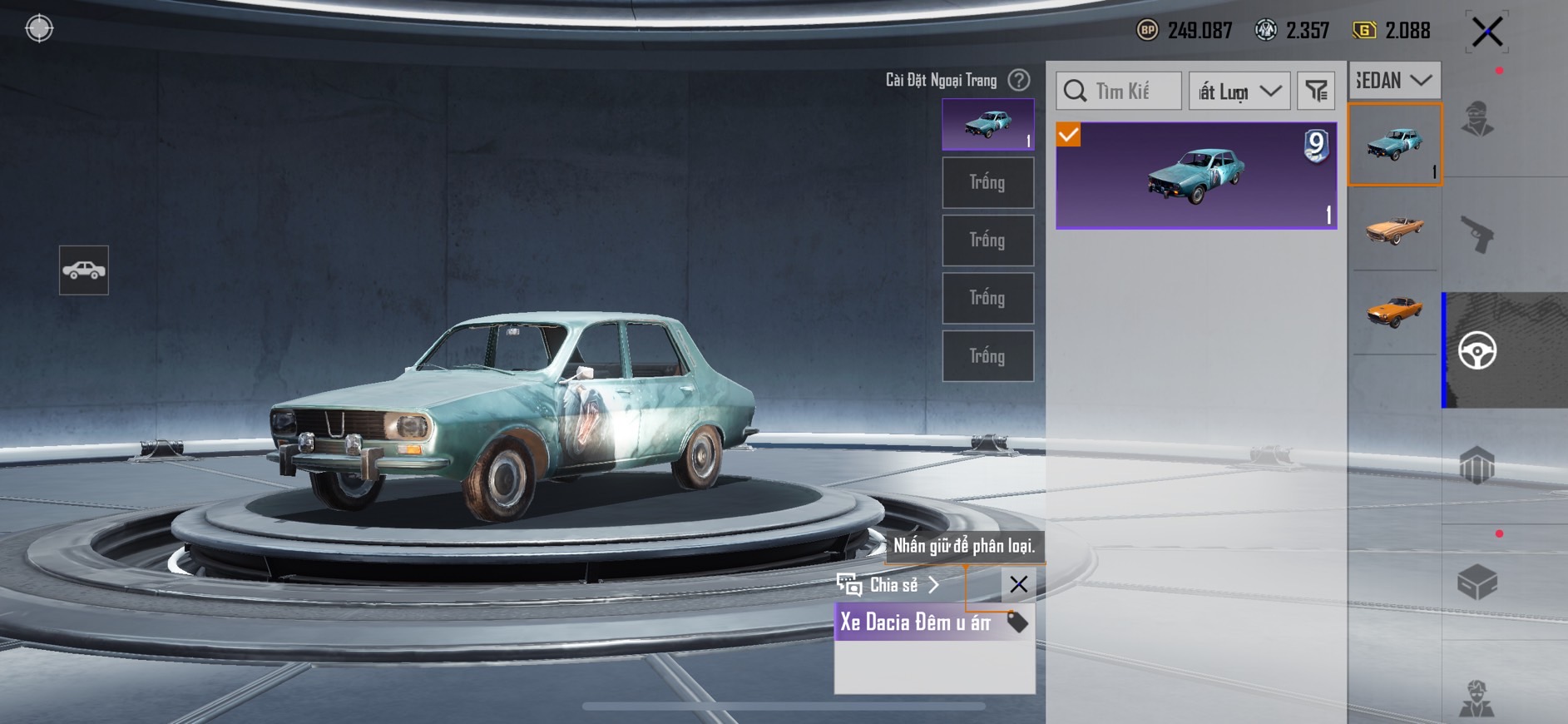Toggle the car view button on left
The height and width of the screenshot is (724, 1568).
(84, 270)
